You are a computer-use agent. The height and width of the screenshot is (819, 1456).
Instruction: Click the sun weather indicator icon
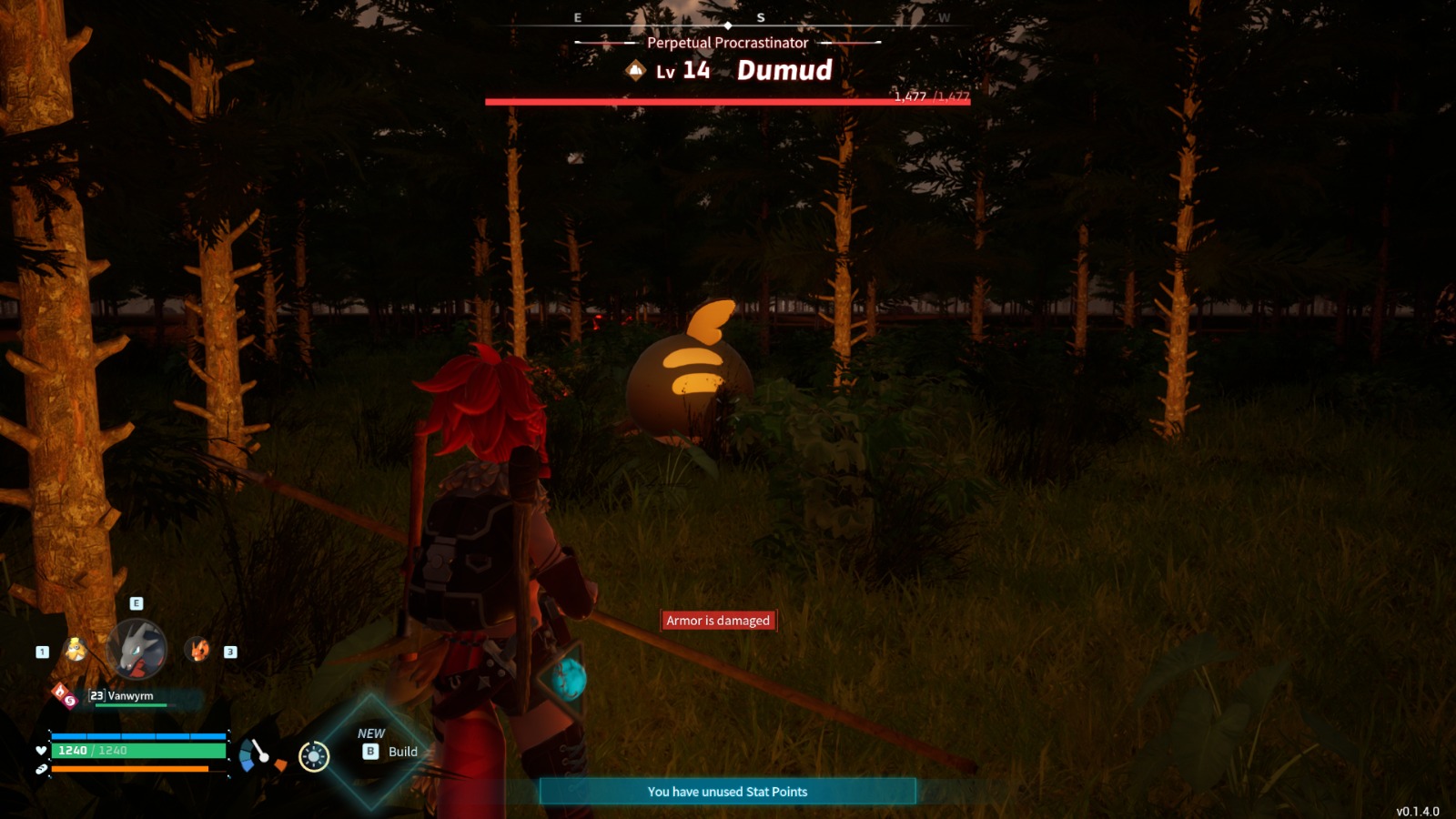coord(313,756)
